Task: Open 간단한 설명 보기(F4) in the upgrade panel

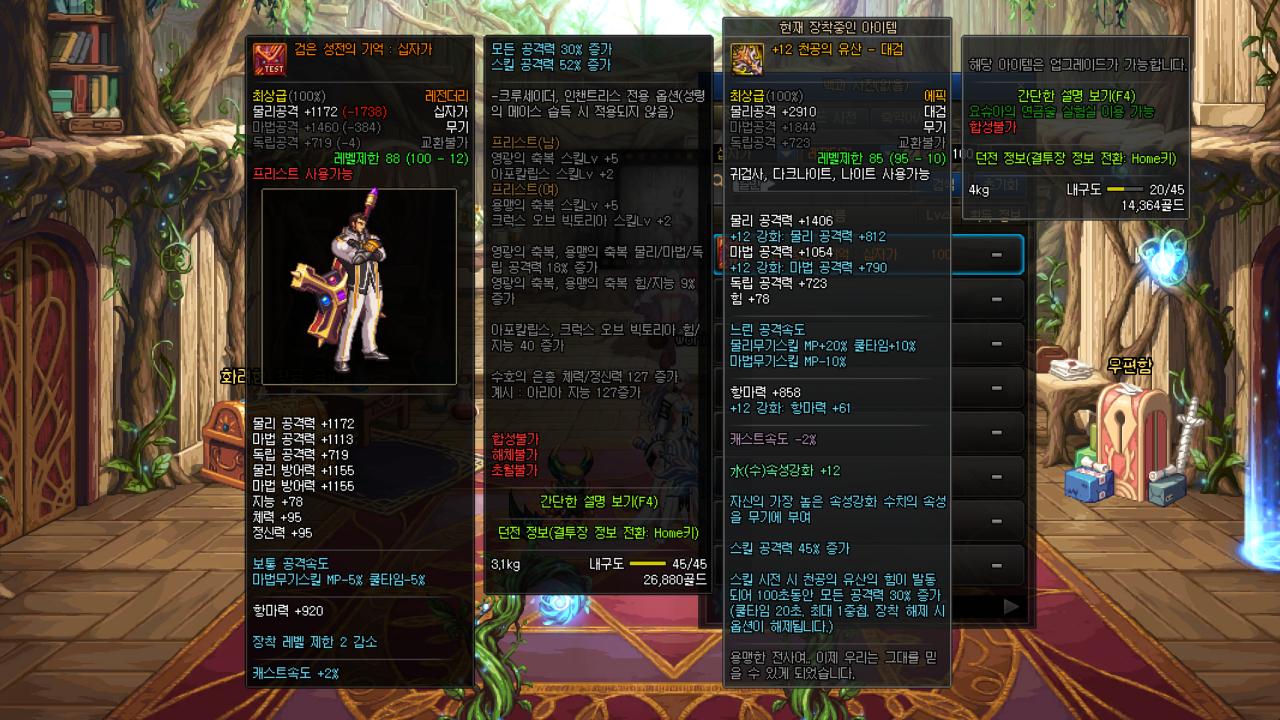Action: pos(1077,96)
